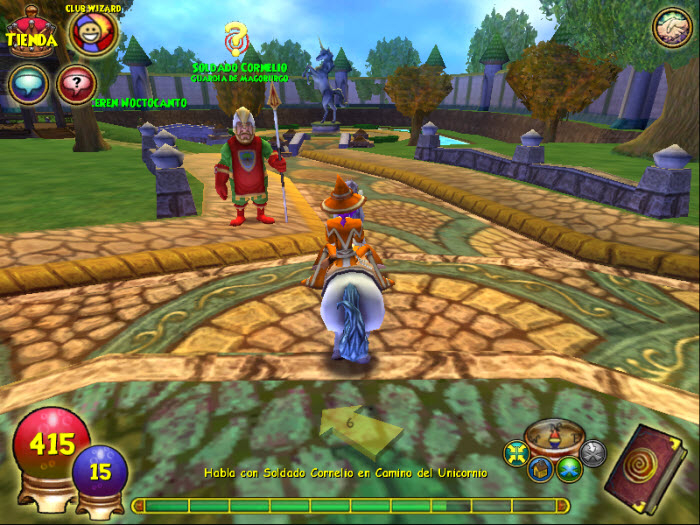Click the green button with blue arrows

pyautogui.click(x=569, y=467)
